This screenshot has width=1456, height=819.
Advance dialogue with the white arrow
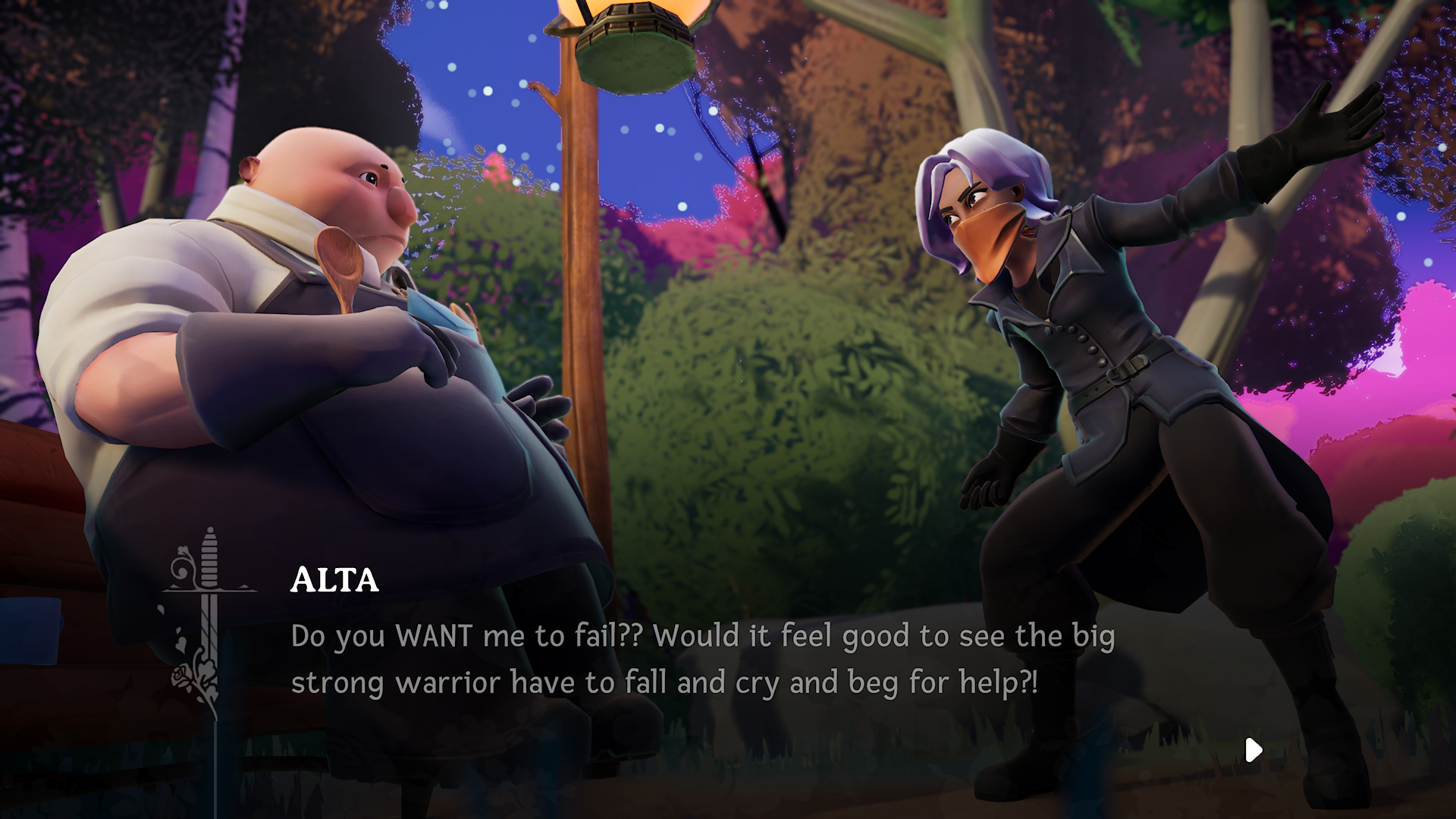[x=1253, y=750]
